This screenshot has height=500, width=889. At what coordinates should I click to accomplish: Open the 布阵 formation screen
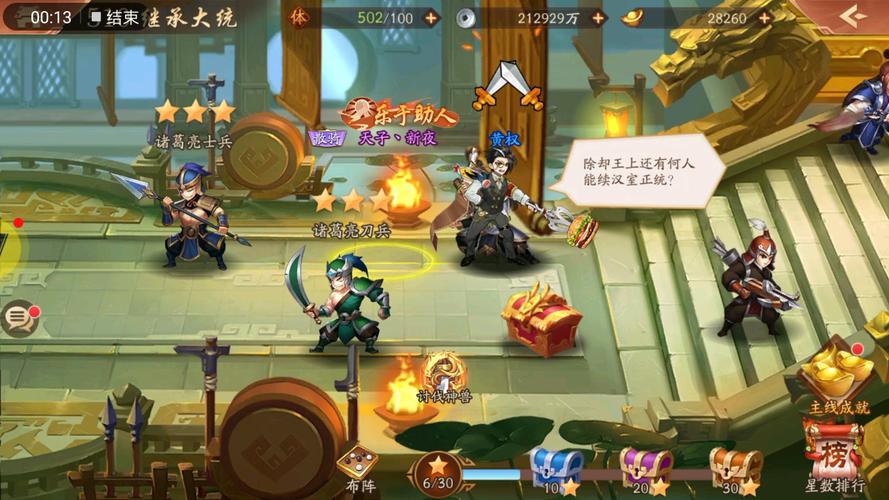tap(359, 466)
